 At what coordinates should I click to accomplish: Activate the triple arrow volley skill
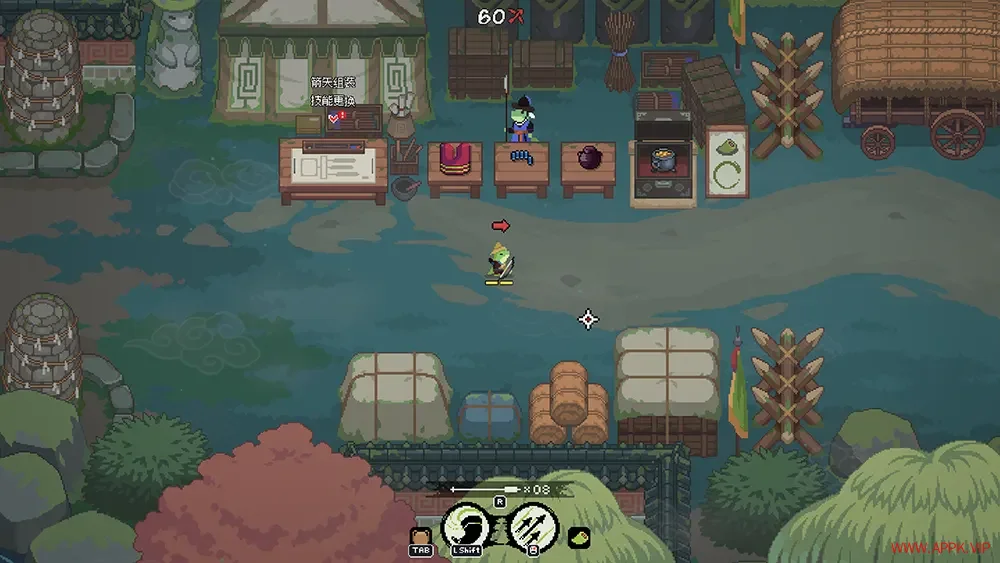(530, 523)
